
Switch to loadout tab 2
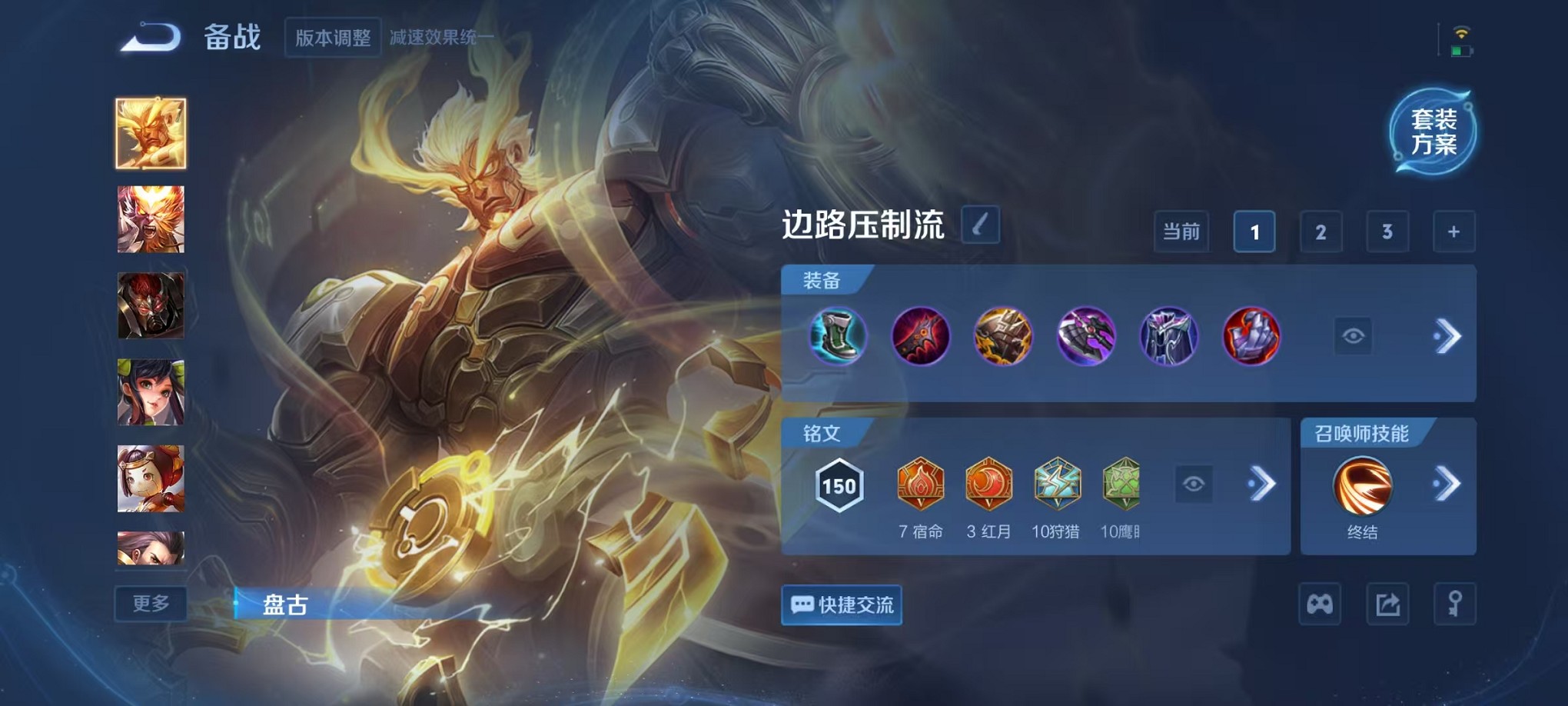pos(1321,231)
